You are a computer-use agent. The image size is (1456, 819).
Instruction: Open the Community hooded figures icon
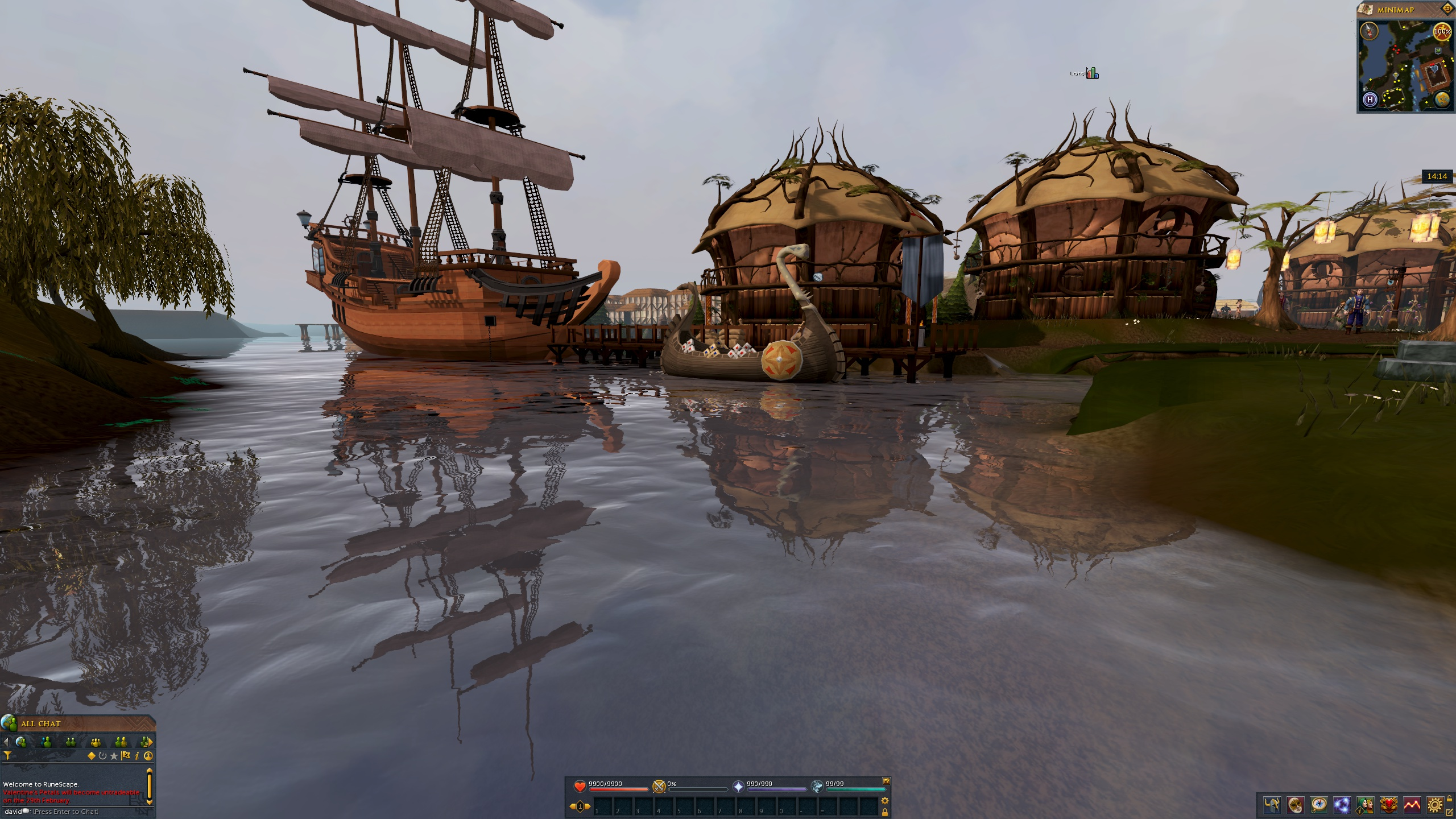[x=1365, y=805]
